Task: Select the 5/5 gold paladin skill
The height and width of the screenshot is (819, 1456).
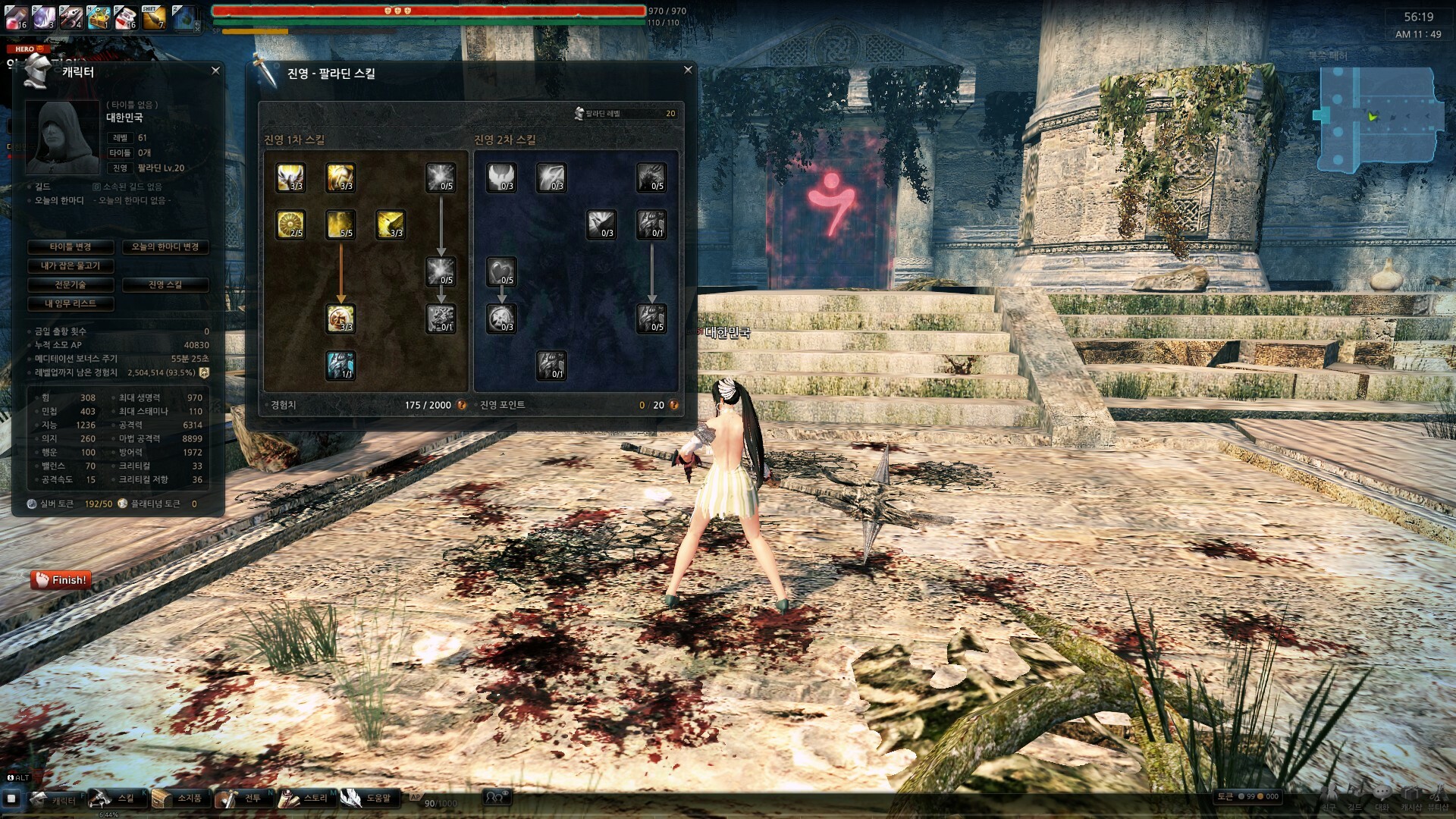Action: [x=340, y=224]
